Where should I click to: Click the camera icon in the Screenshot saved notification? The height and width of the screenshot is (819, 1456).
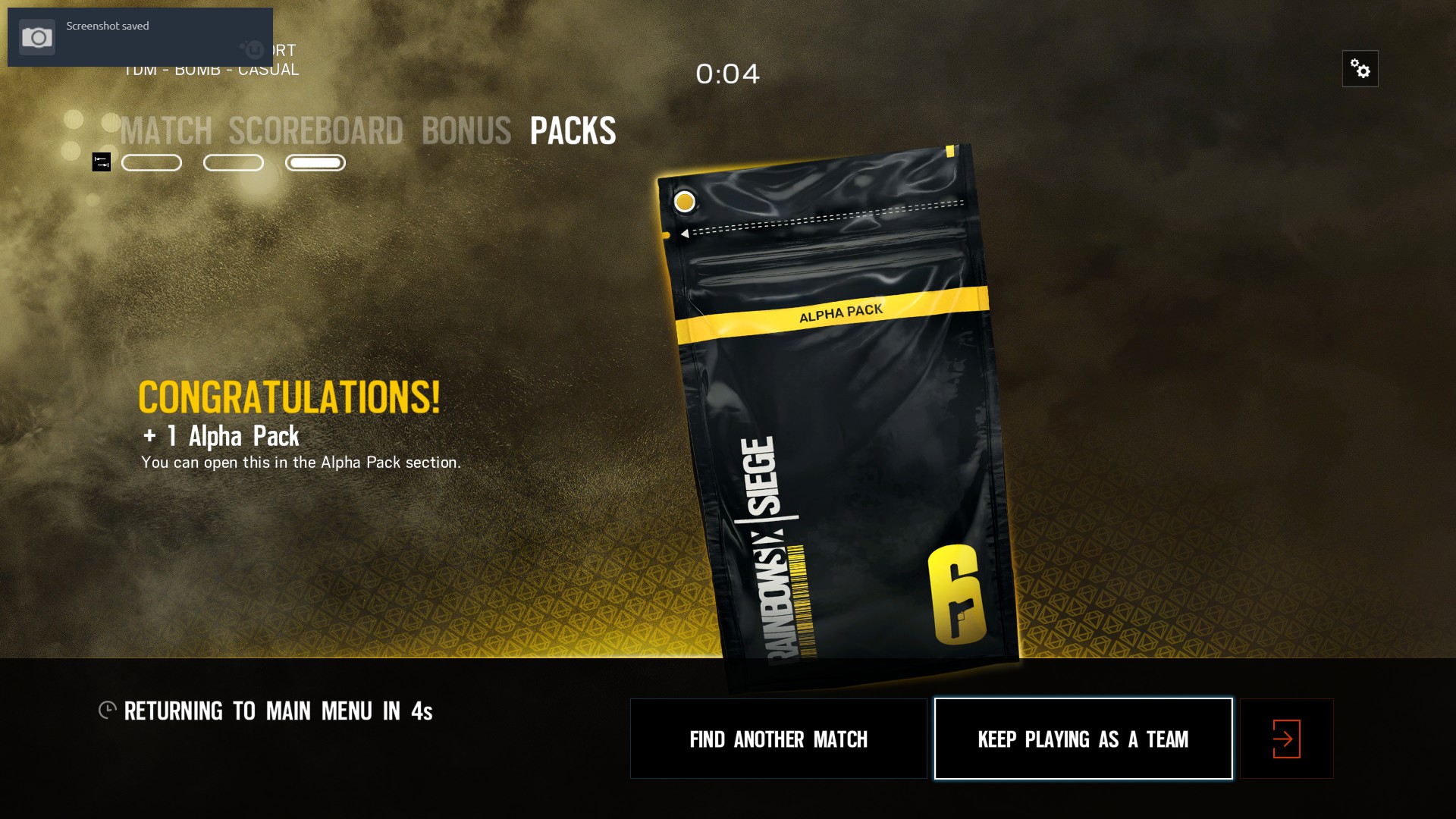click(36, 36)
